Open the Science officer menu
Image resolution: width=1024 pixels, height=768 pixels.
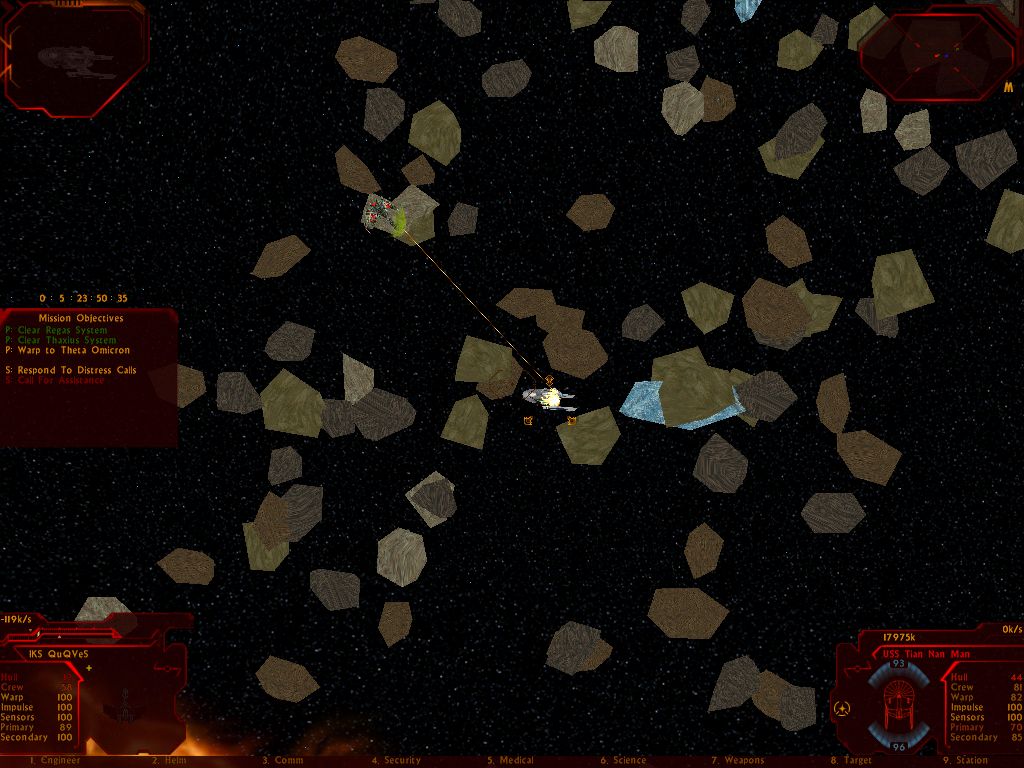pos(624,761)
